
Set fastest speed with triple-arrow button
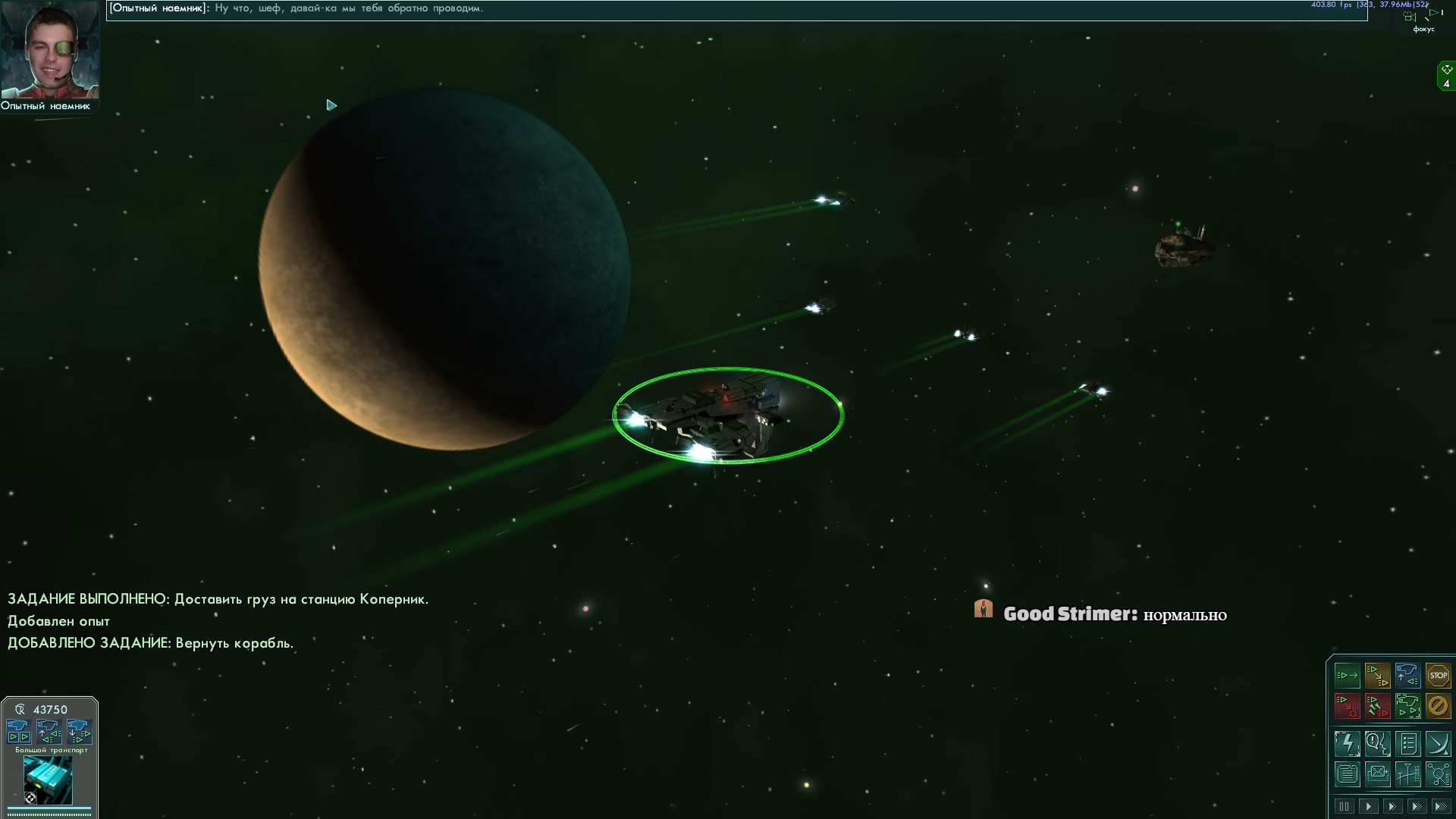pyautogui.click(x=1440, y=806)
